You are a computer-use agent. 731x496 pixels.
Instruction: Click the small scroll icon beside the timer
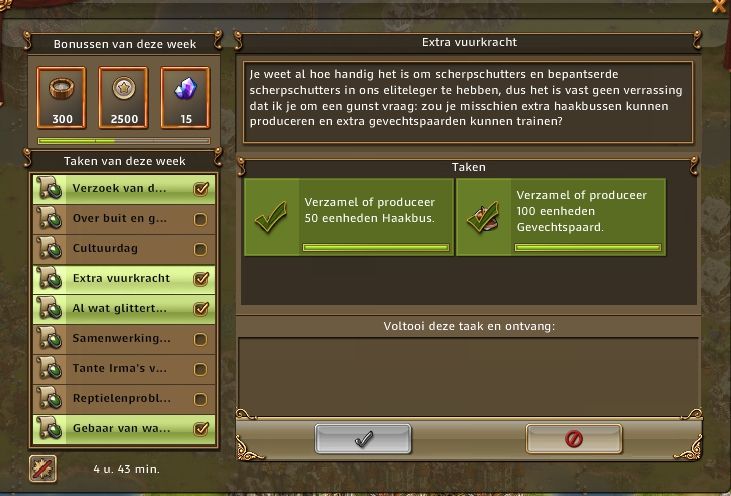tap(43, 468)
